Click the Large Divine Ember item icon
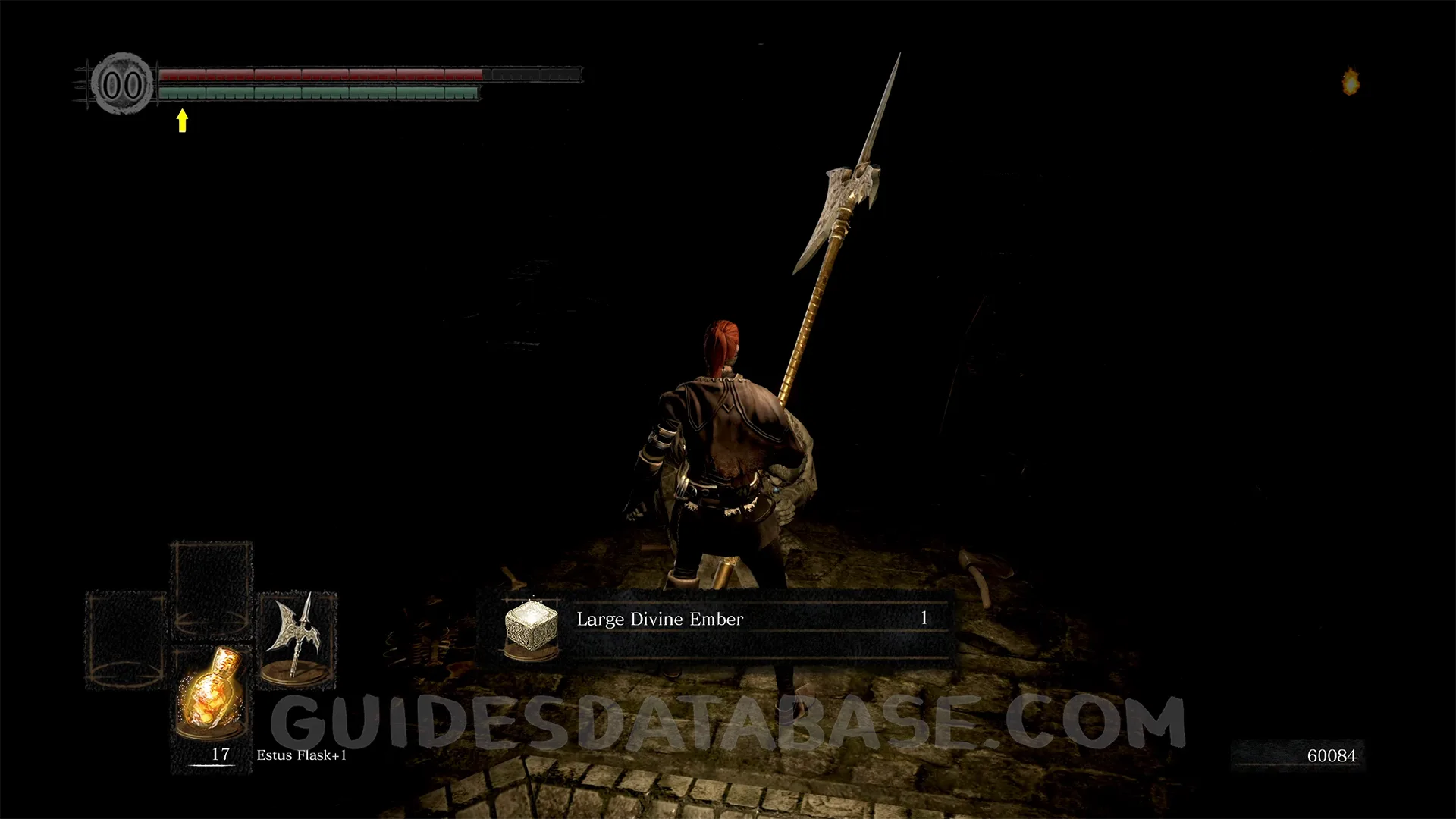Viewport: 1456px width, 819px height. [x=531, y=628]
